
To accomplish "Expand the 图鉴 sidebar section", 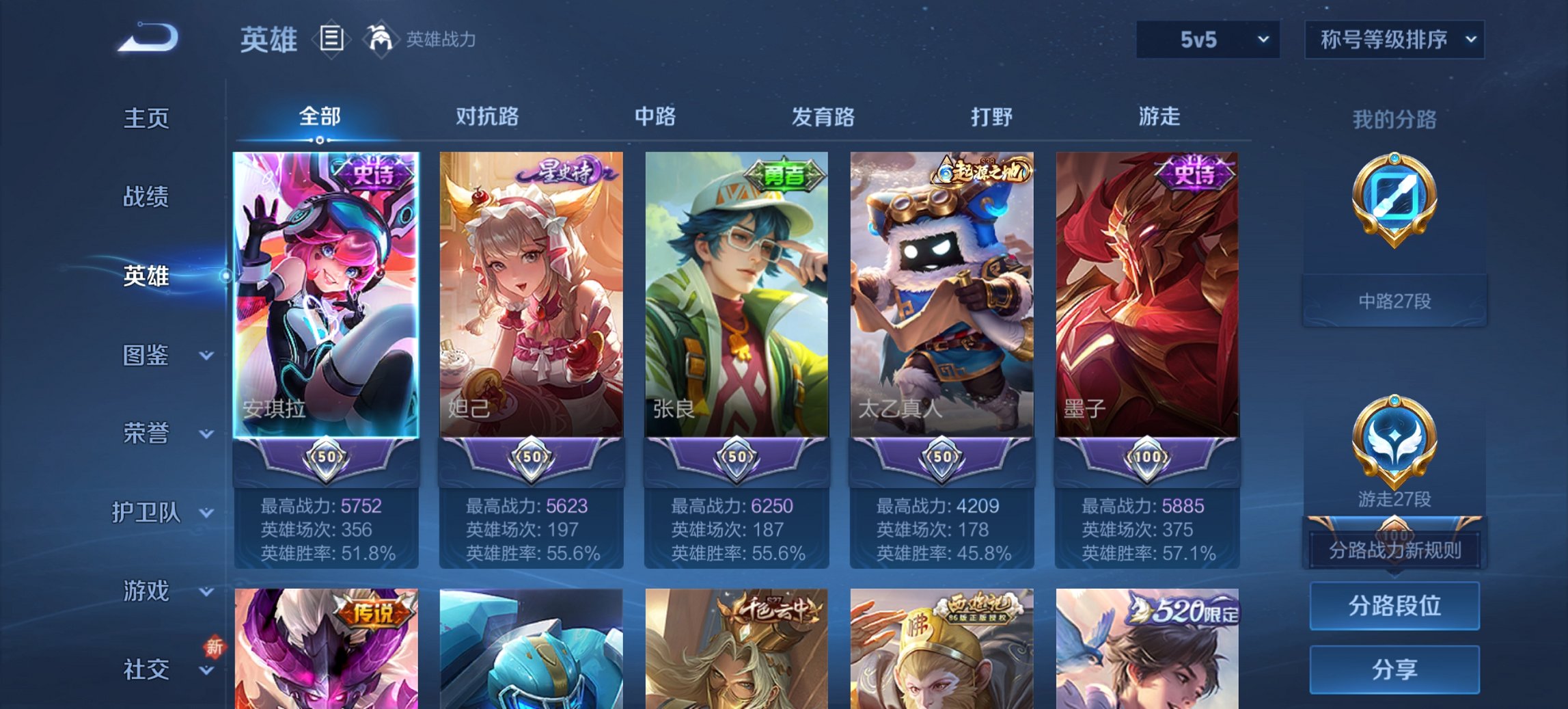I will click(148, 356).
